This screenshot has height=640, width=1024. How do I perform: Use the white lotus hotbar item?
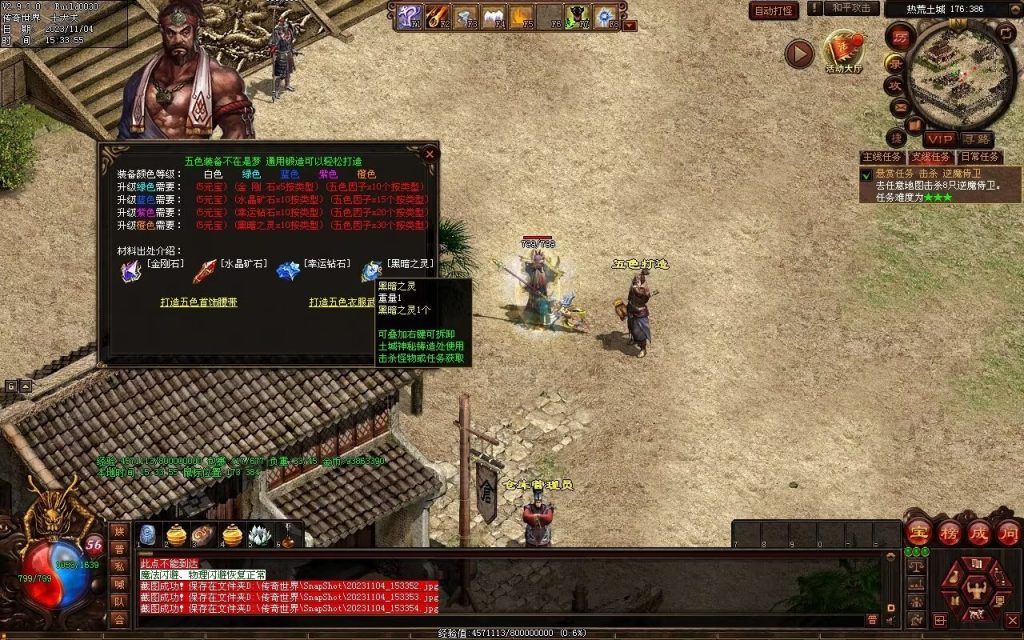[260, 535]
